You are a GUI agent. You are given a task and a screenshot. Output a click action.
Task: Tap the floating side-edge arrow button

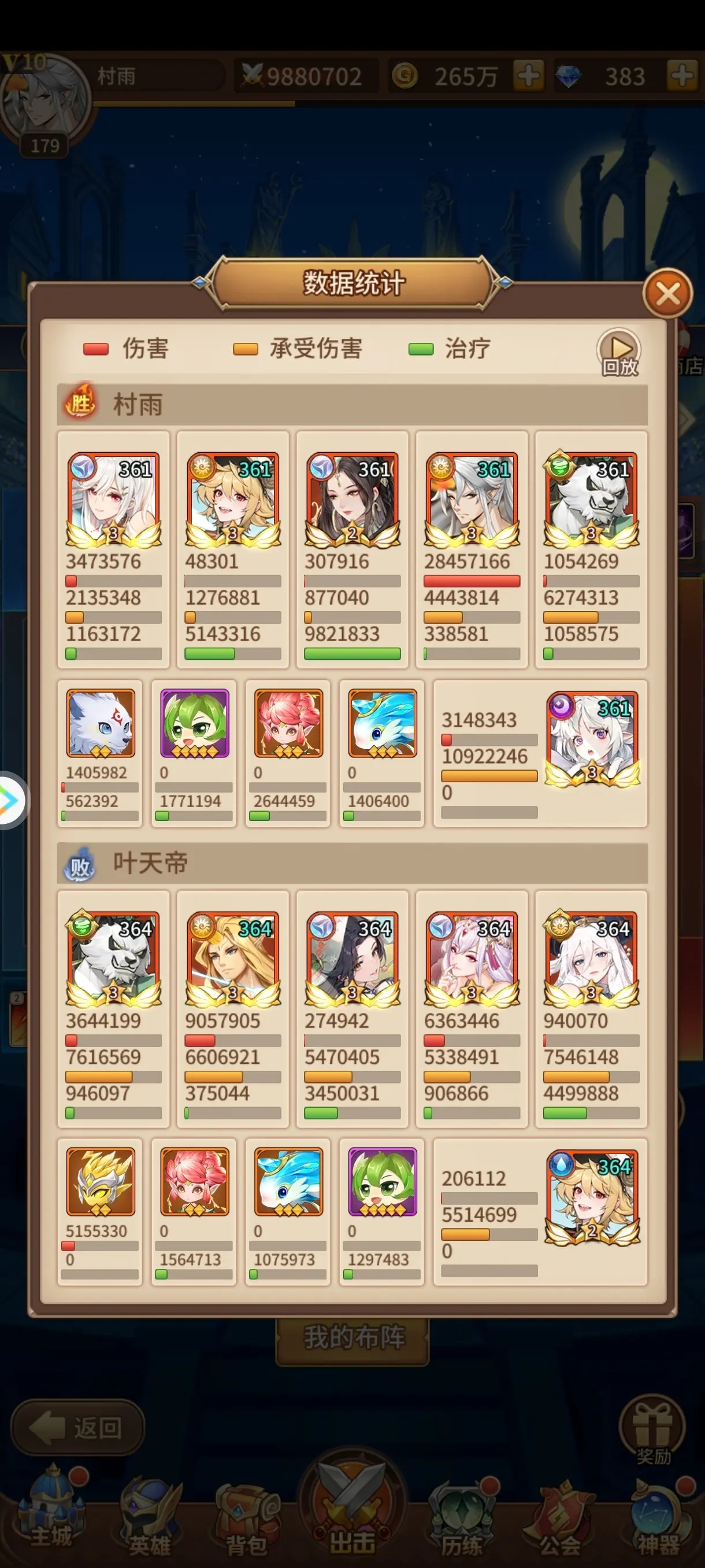(11, 800)
